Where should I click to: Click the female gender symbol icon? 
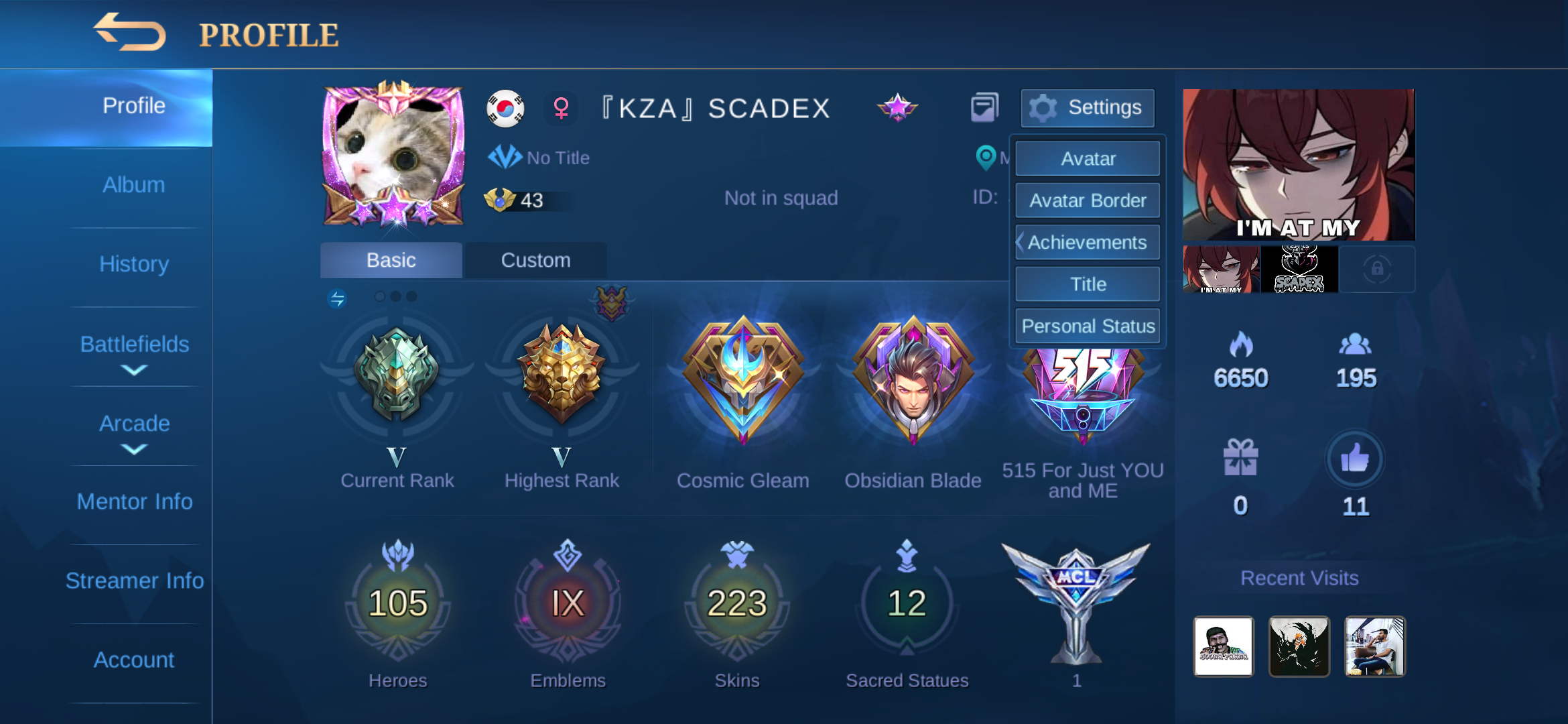click(x=561, y=107)
